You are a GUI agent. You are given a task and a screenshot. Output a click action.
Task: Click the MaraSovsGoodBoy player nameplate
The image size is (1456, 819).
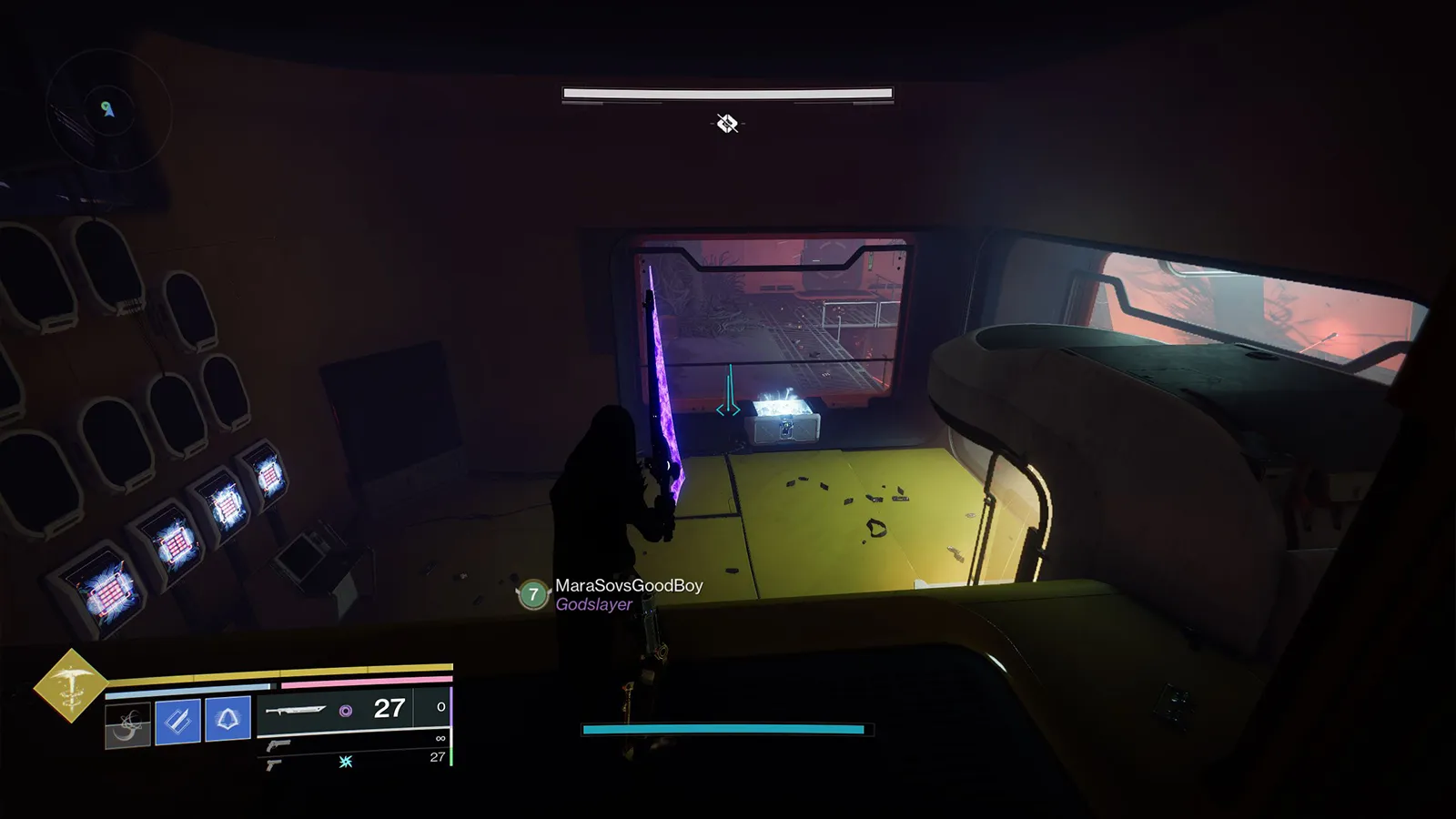click(x=629, y=586)
